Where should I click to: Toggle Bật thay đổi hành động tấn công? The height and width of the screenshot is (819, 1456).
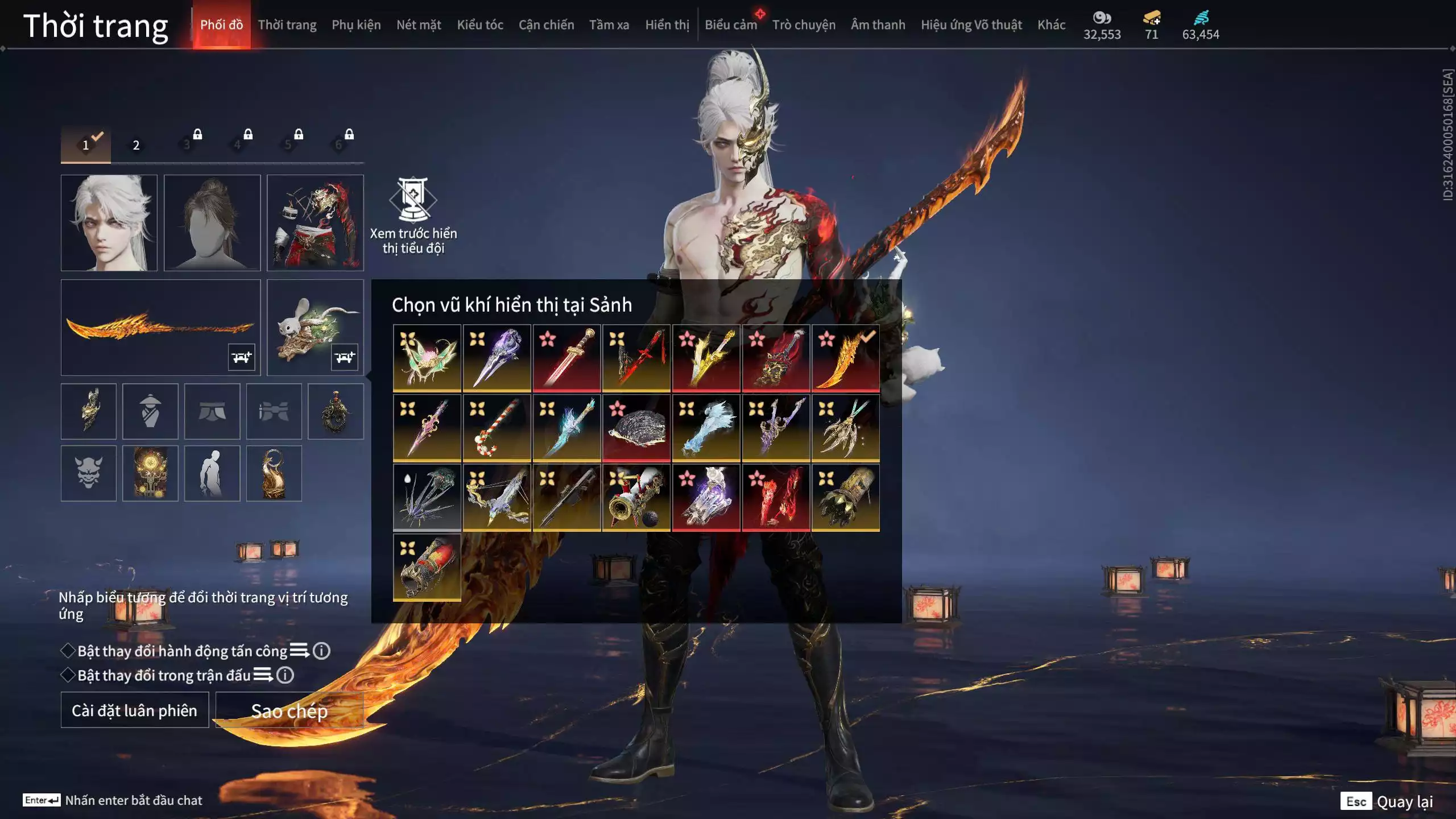[x=68, y=651]
